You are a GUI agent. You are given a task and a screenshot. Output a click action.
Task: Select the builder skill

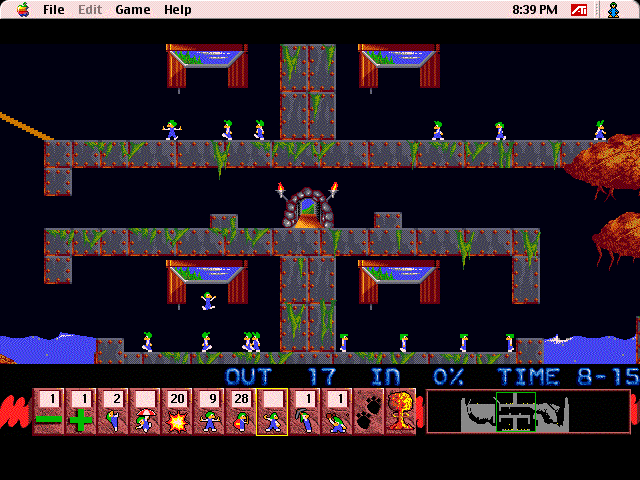[240, 412]
